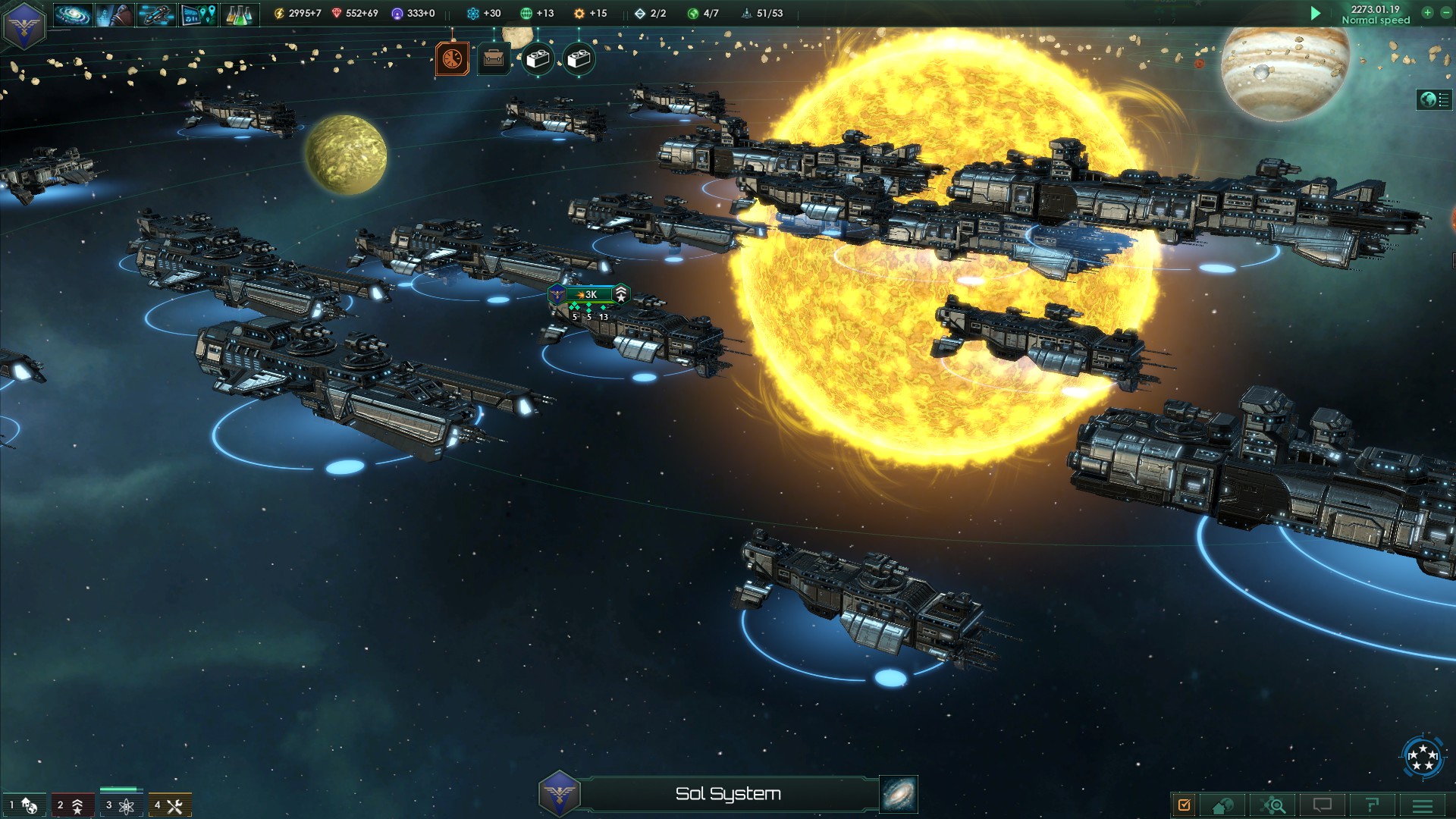This screenshot has height=819, width=1456.
Task: Select control group 2 military rank tab
Action: coord(72,805)
